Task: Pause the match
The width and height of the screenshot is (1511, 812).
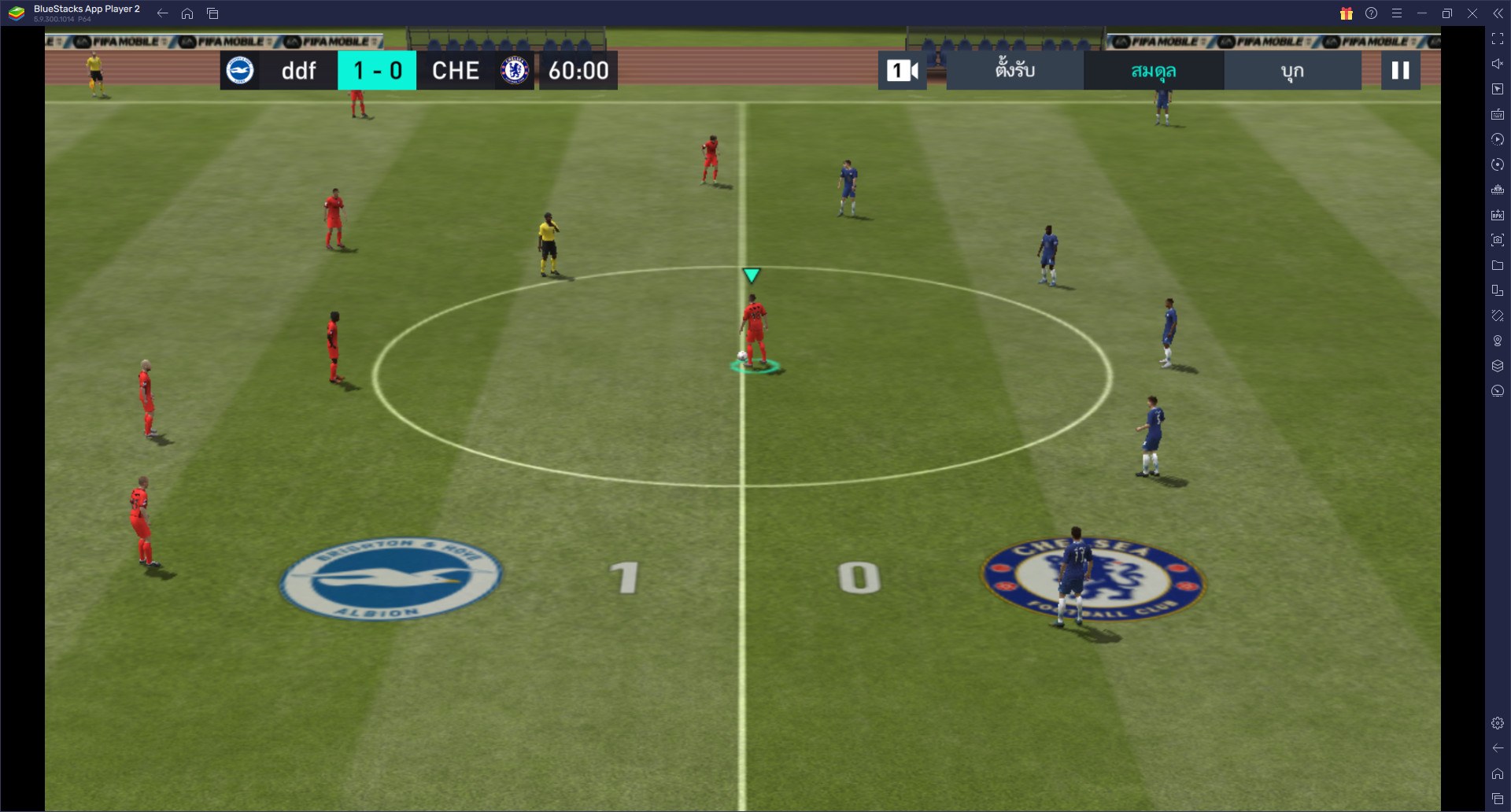Action: click(1400, 70)
